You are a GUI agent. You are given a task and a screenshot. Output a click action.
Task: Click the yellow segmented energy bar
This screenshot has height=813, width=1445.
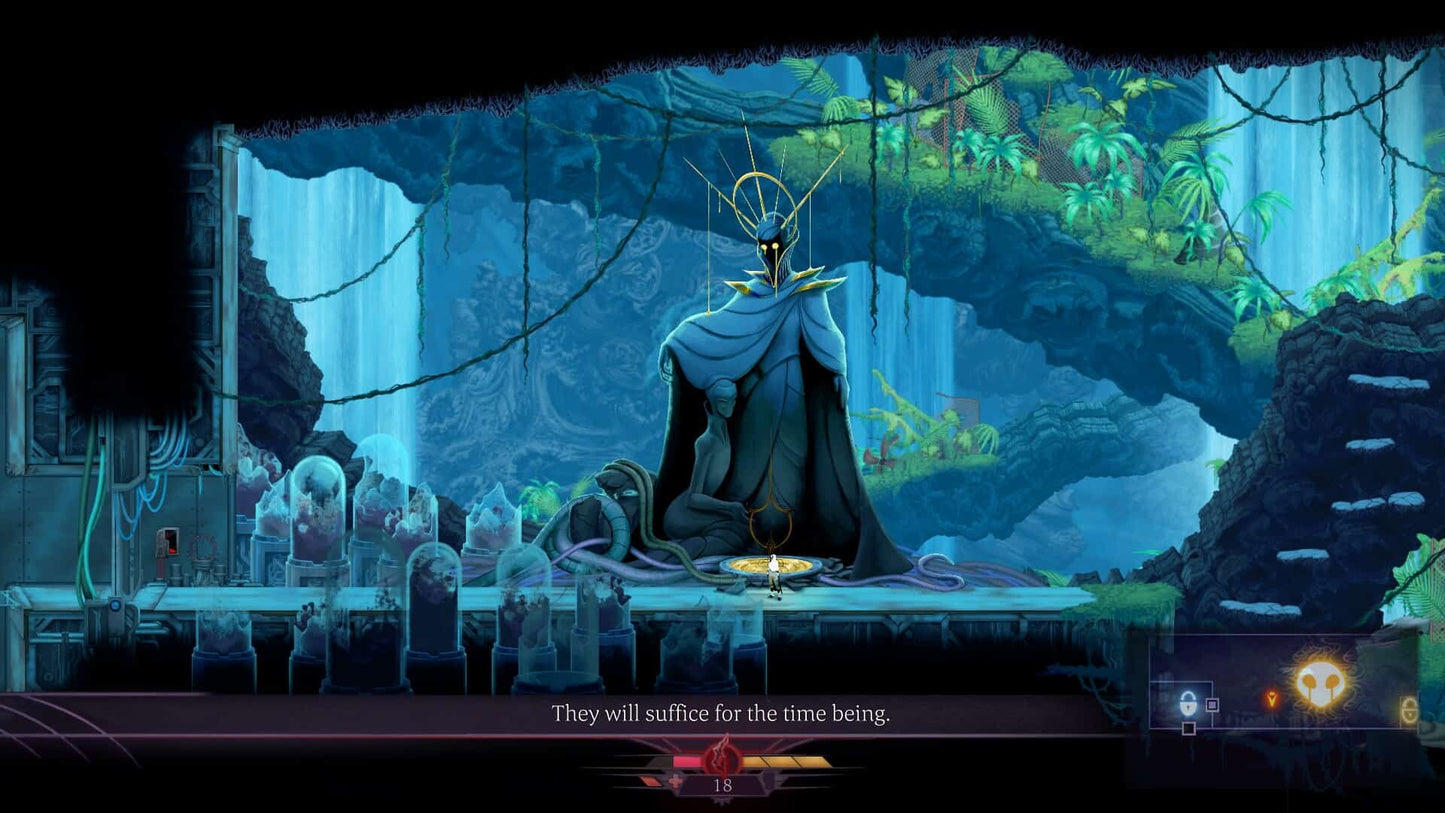coord(784,761)
